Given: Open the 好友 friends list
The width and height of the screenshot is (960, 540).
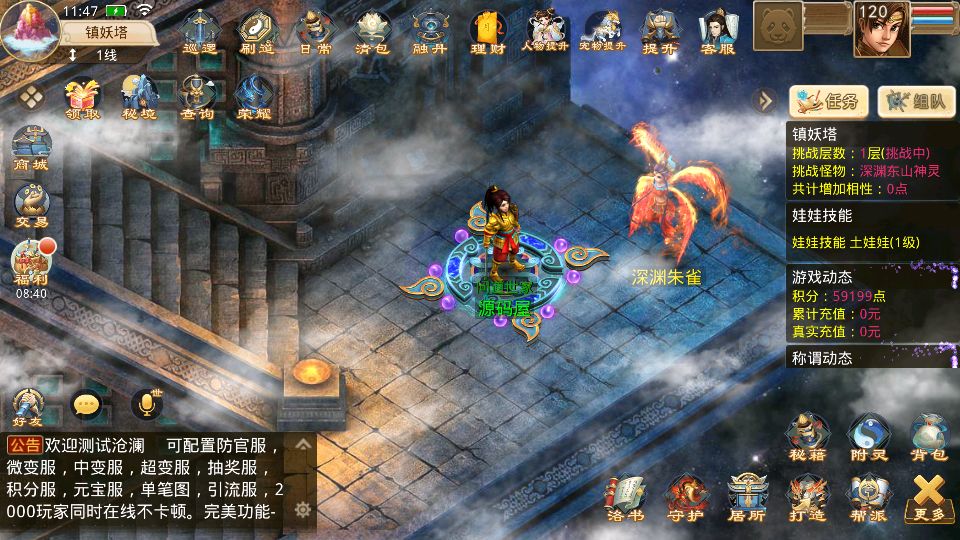Looking at the screenshot, I should pos(29,405).
